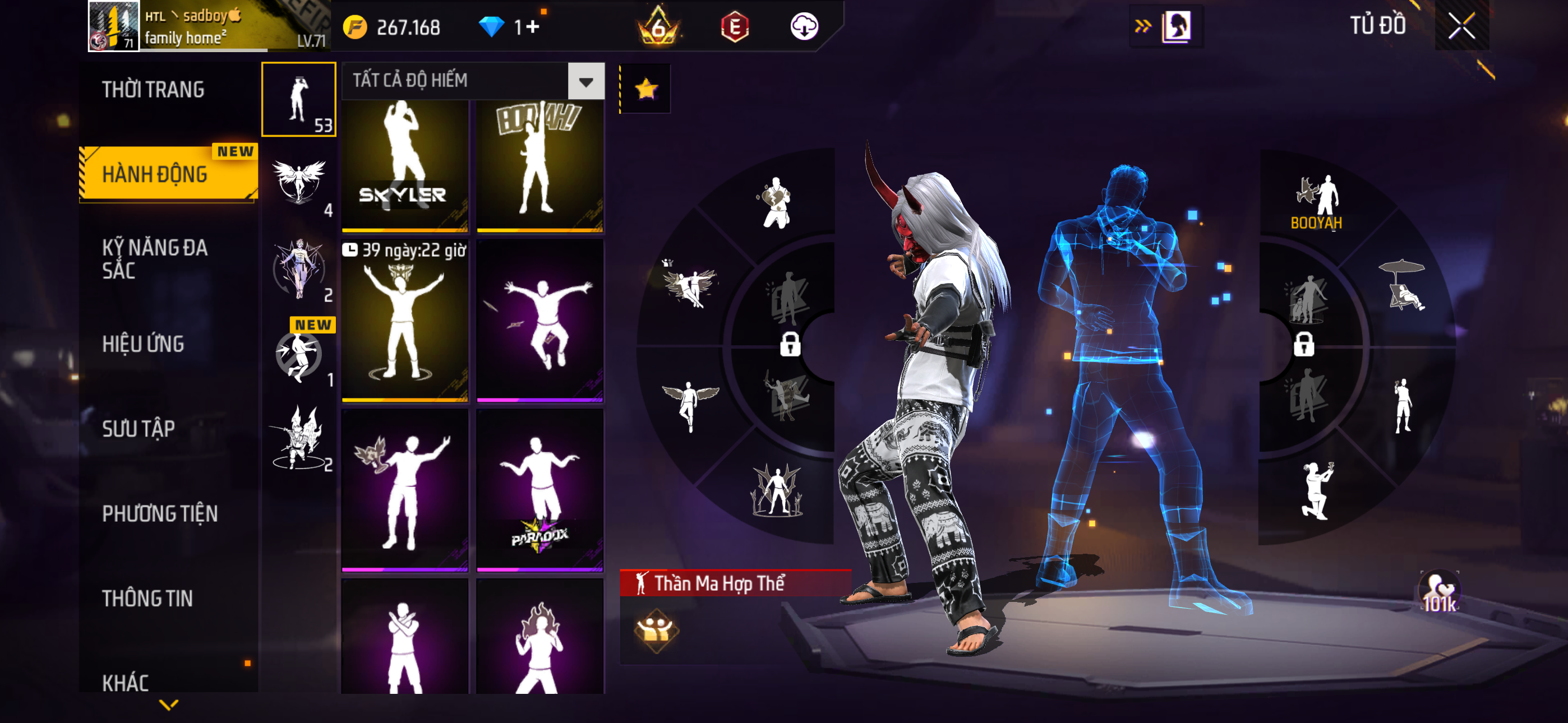1568x723 pixels.
Task: Add diamonds with the plus button
Action: click(x=533, y=27)
